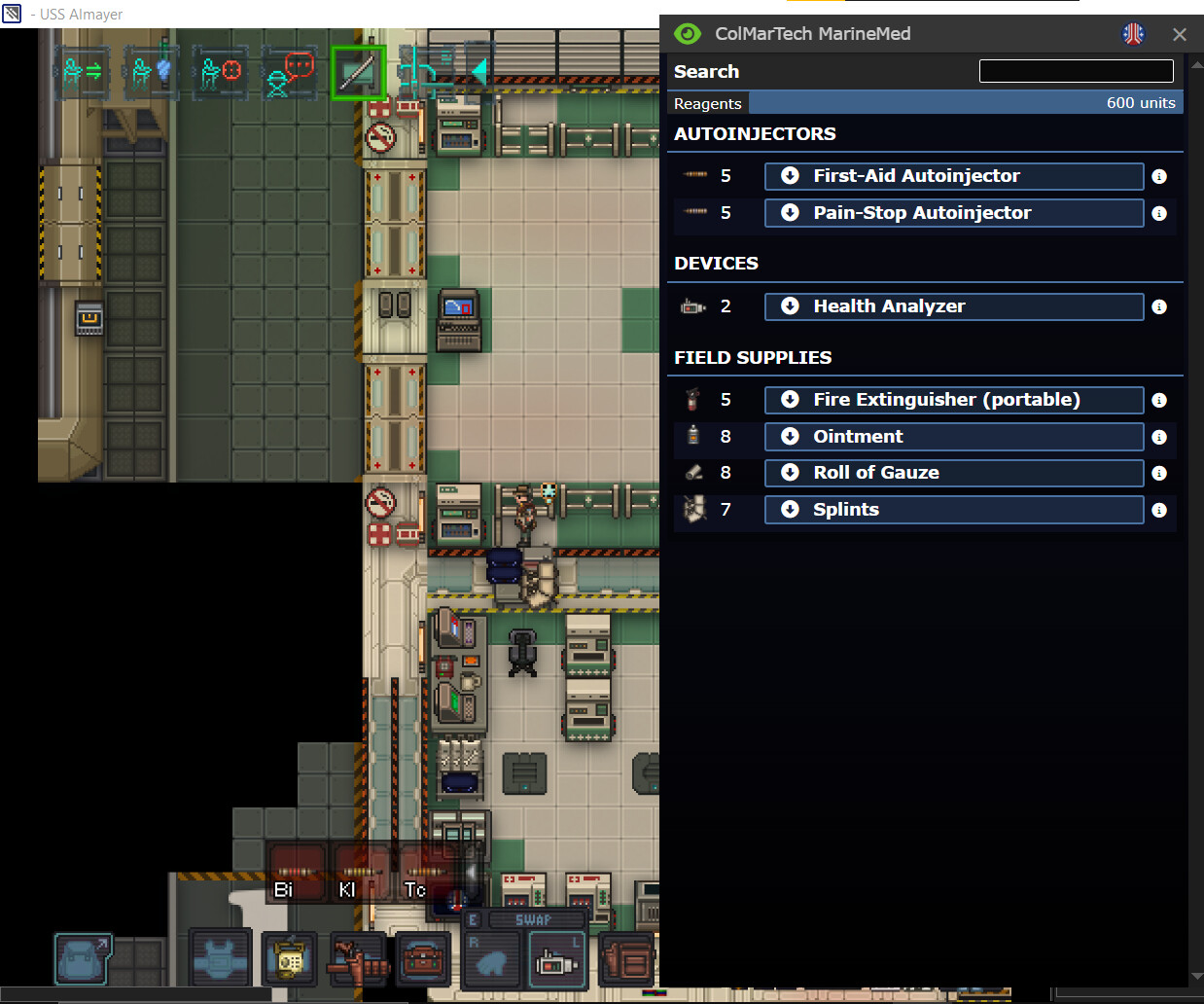Vend a First-Aid Autoinjector
The height and width of the screenshot is (1004, 1204).
[953, 176]
